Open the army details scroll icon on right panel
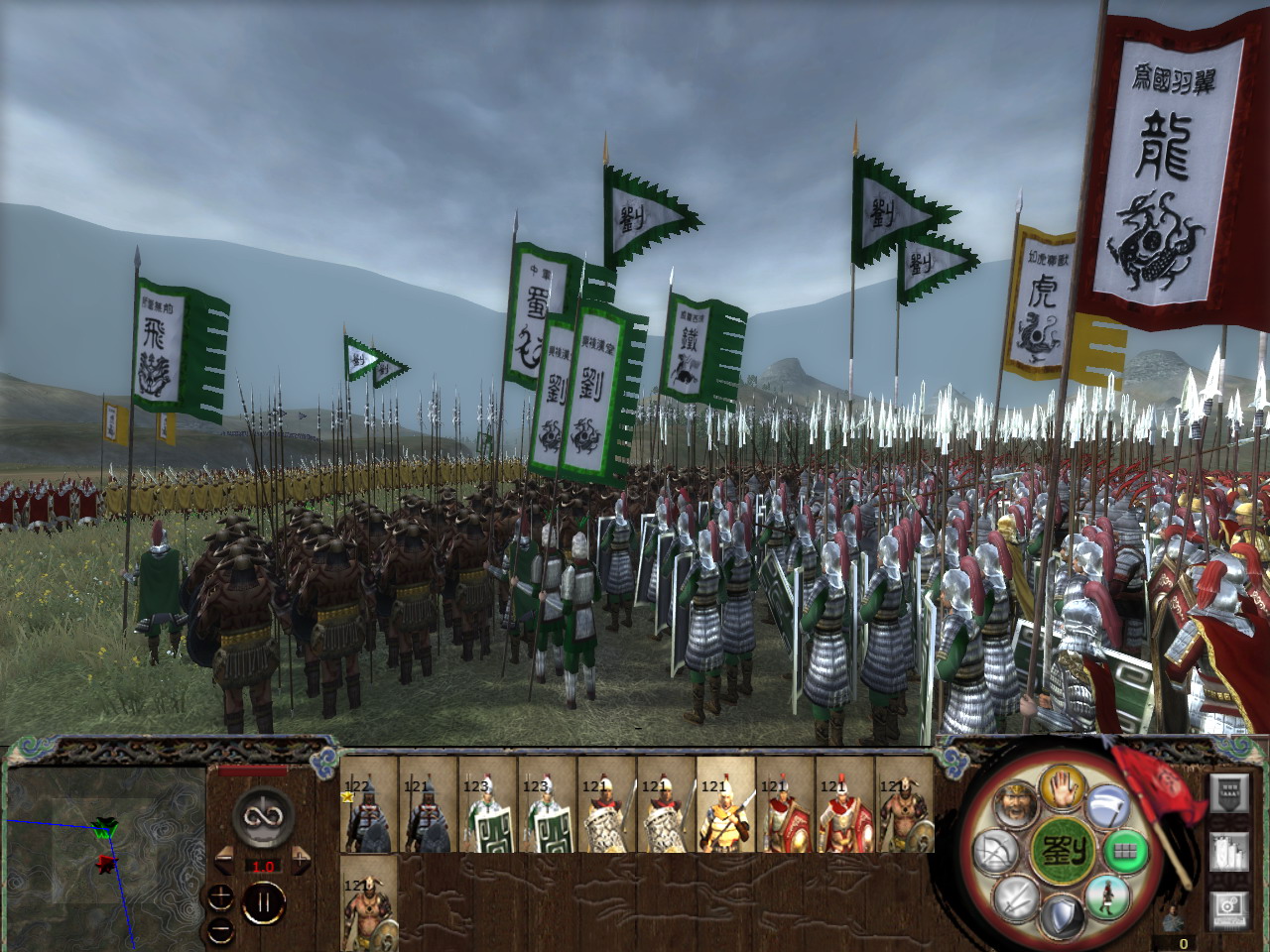The height and width of the screenshot is (952, 1270). (1229, 852)
